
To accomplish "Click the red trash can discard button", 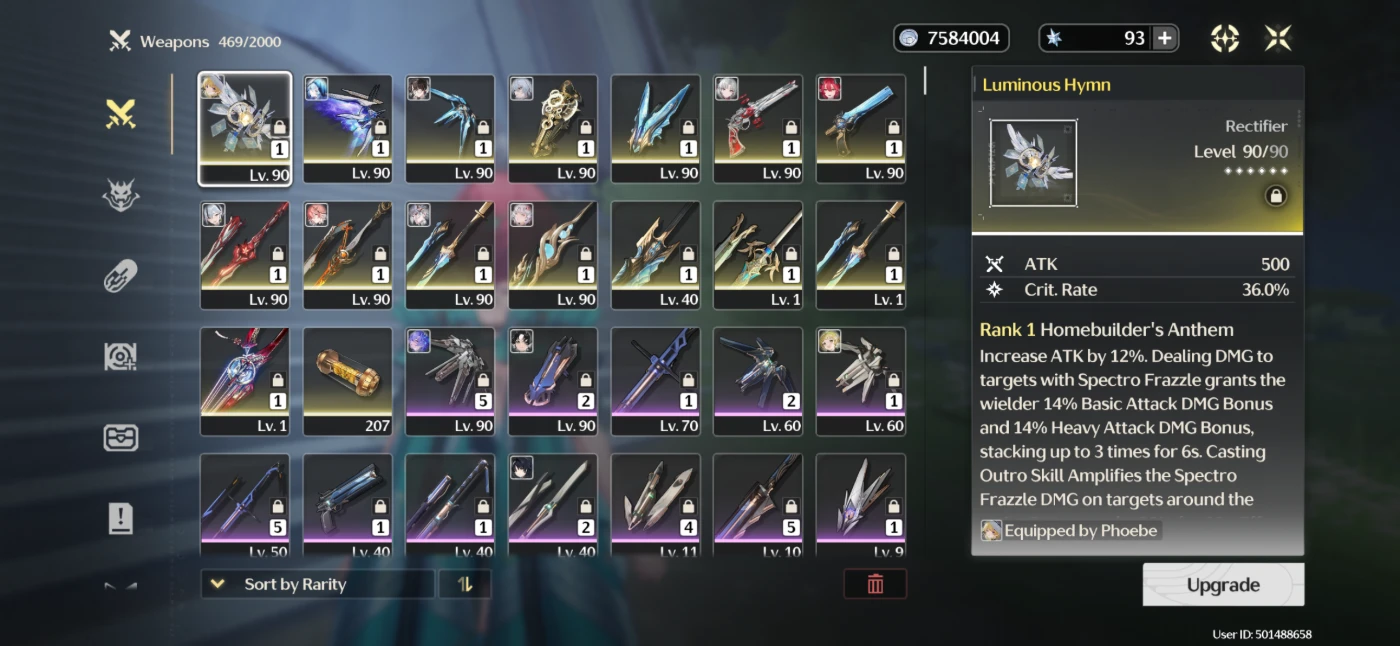I will point(875,584).
